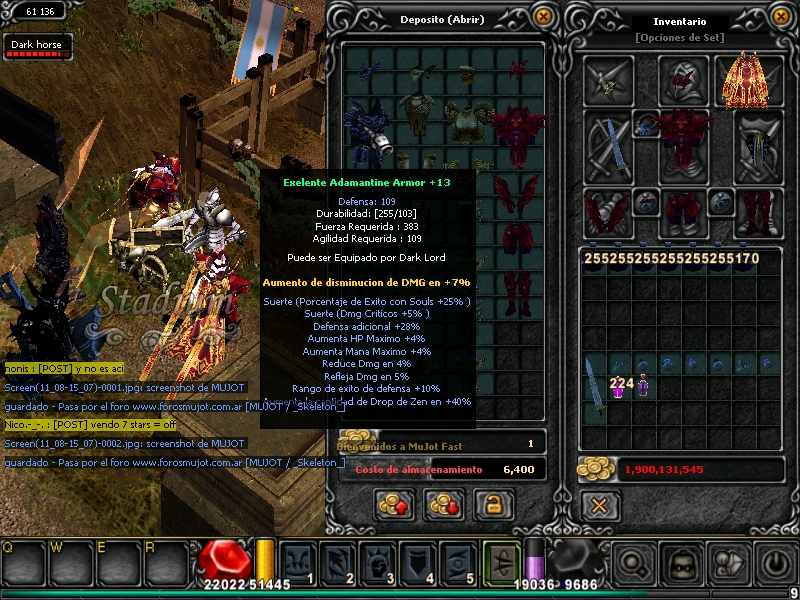
Task: Click the zen withdraw button with red down arrow
Action: pos(443,505)
